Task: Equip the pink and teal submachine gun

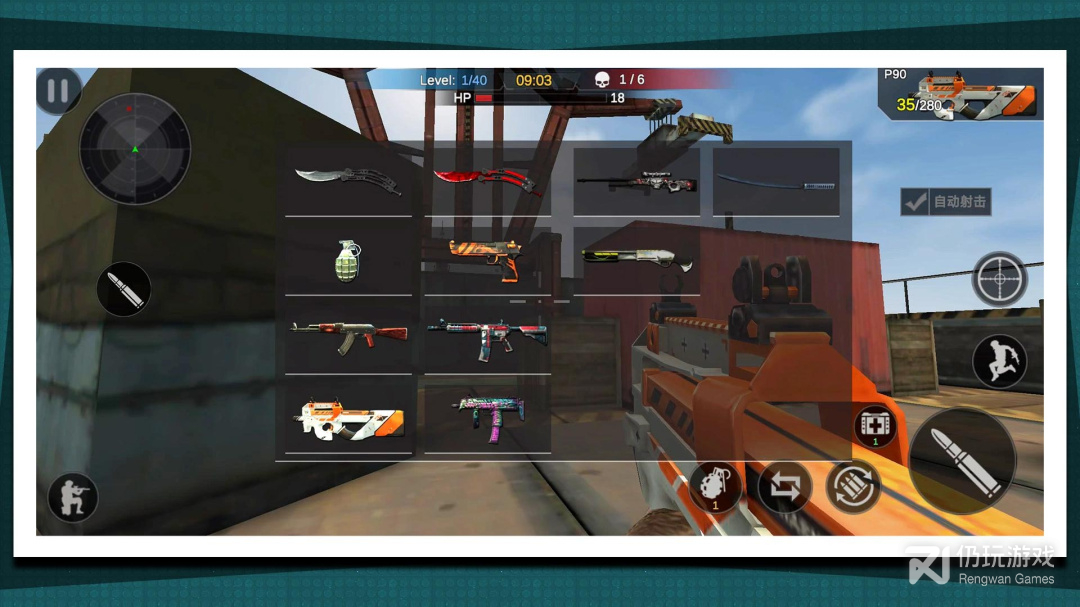Action: tap(487, 417)
